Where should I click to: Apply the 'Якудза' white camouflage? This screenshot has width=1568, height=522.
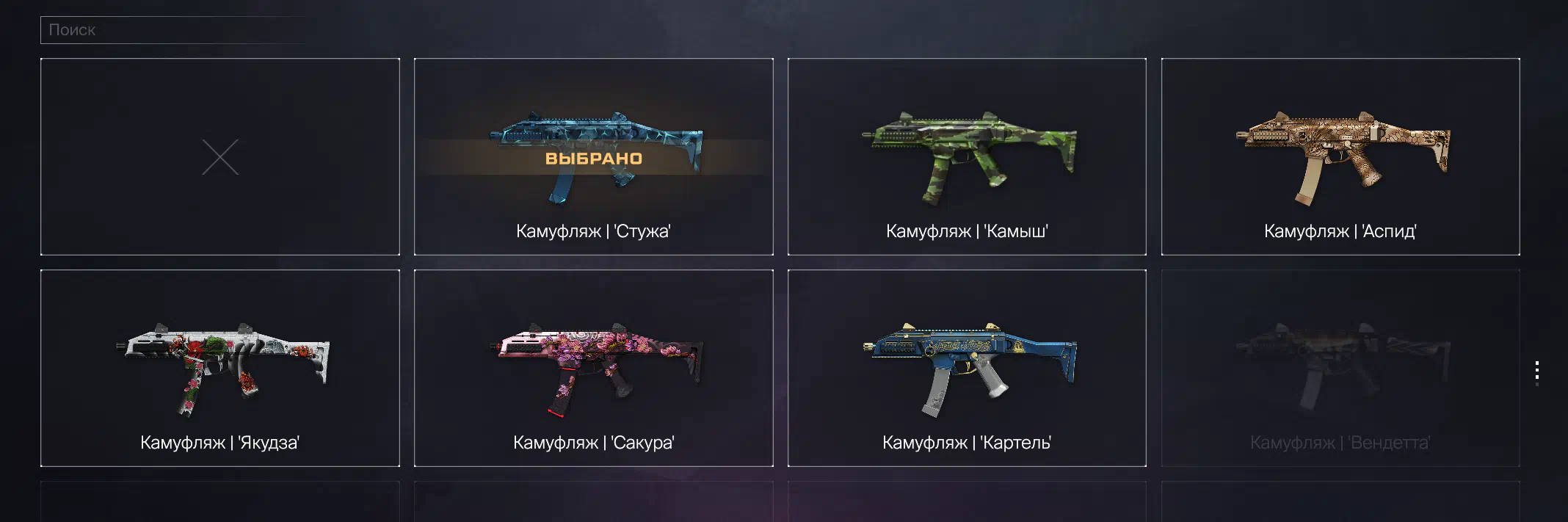[x=220, y=368]
